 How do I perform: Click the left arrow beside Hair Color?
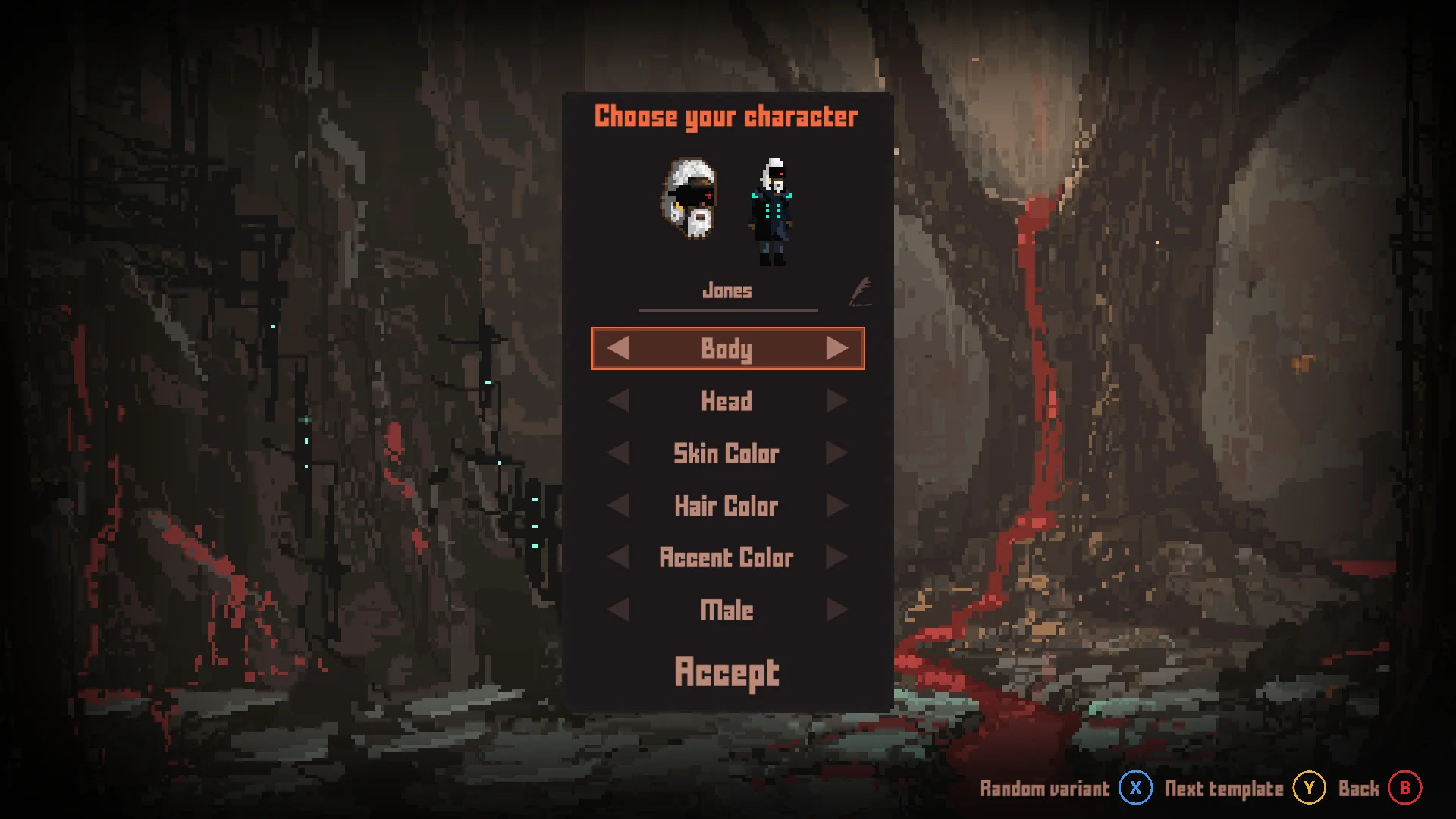[618, 505]
